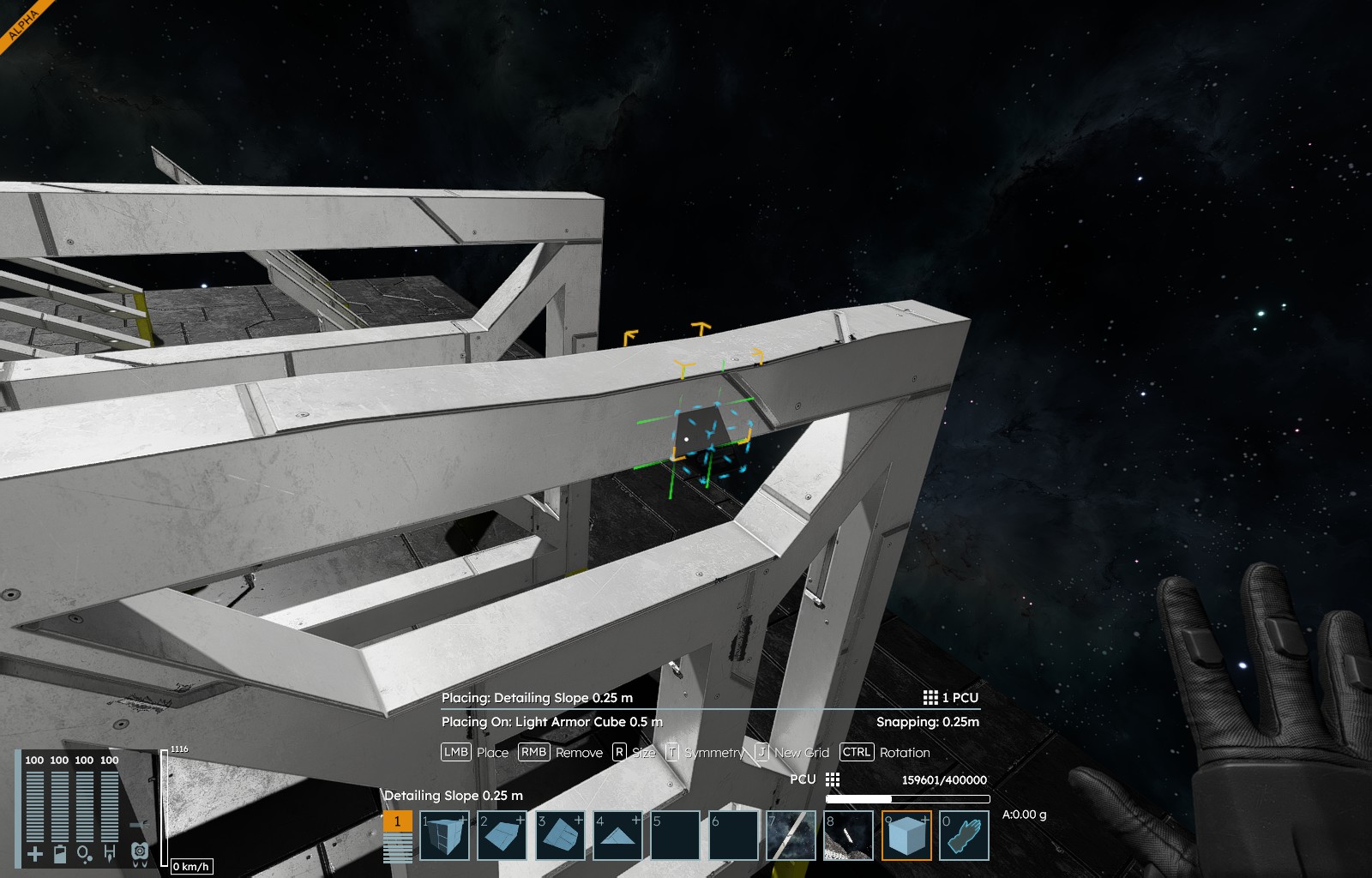The image size is (1372, 878).
Task: Equip the item in hotbar slot 7
Action: (x=791, y=836)
